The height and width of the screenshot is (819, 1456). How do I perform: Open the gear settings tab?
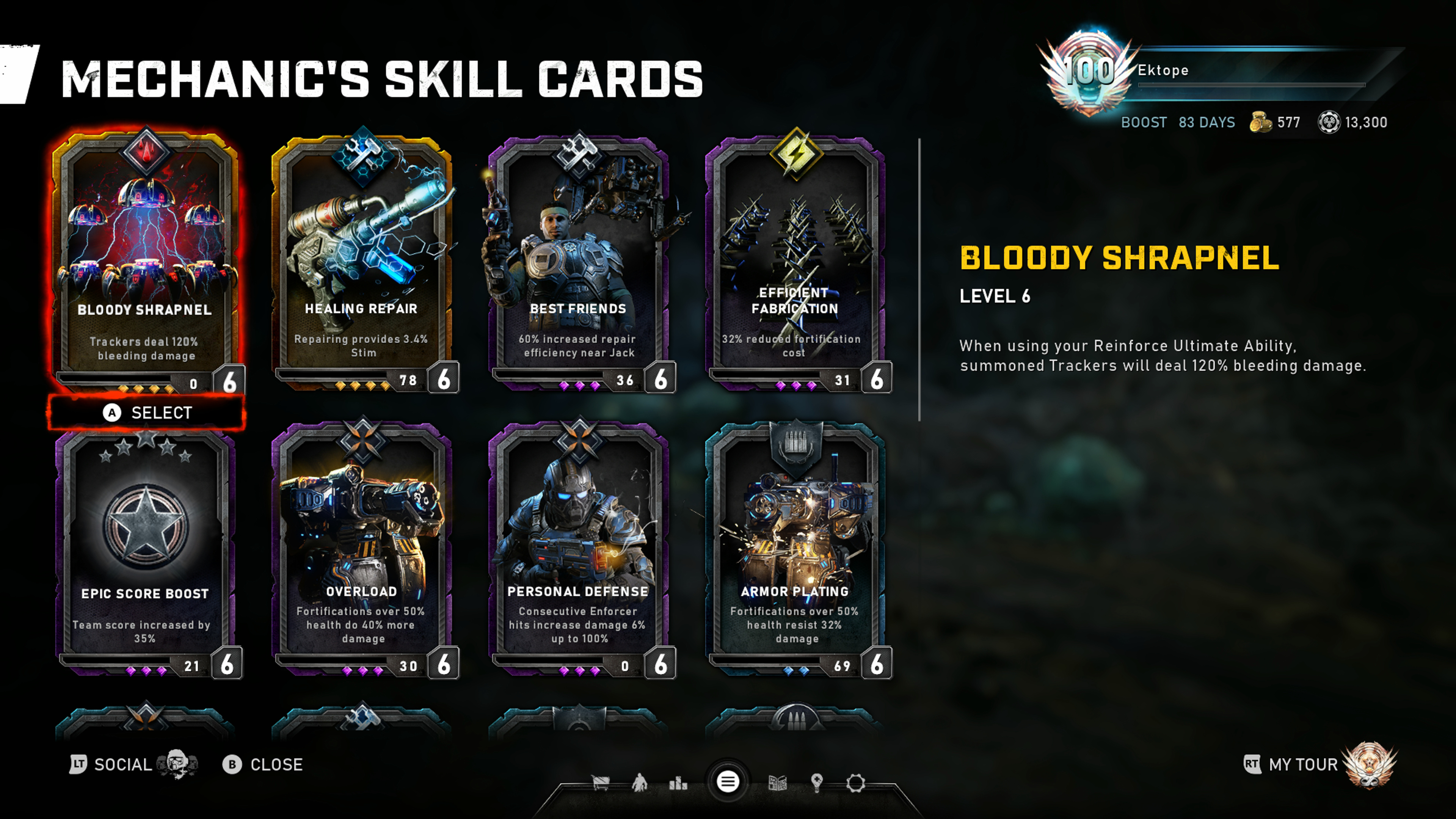[856, 783]
